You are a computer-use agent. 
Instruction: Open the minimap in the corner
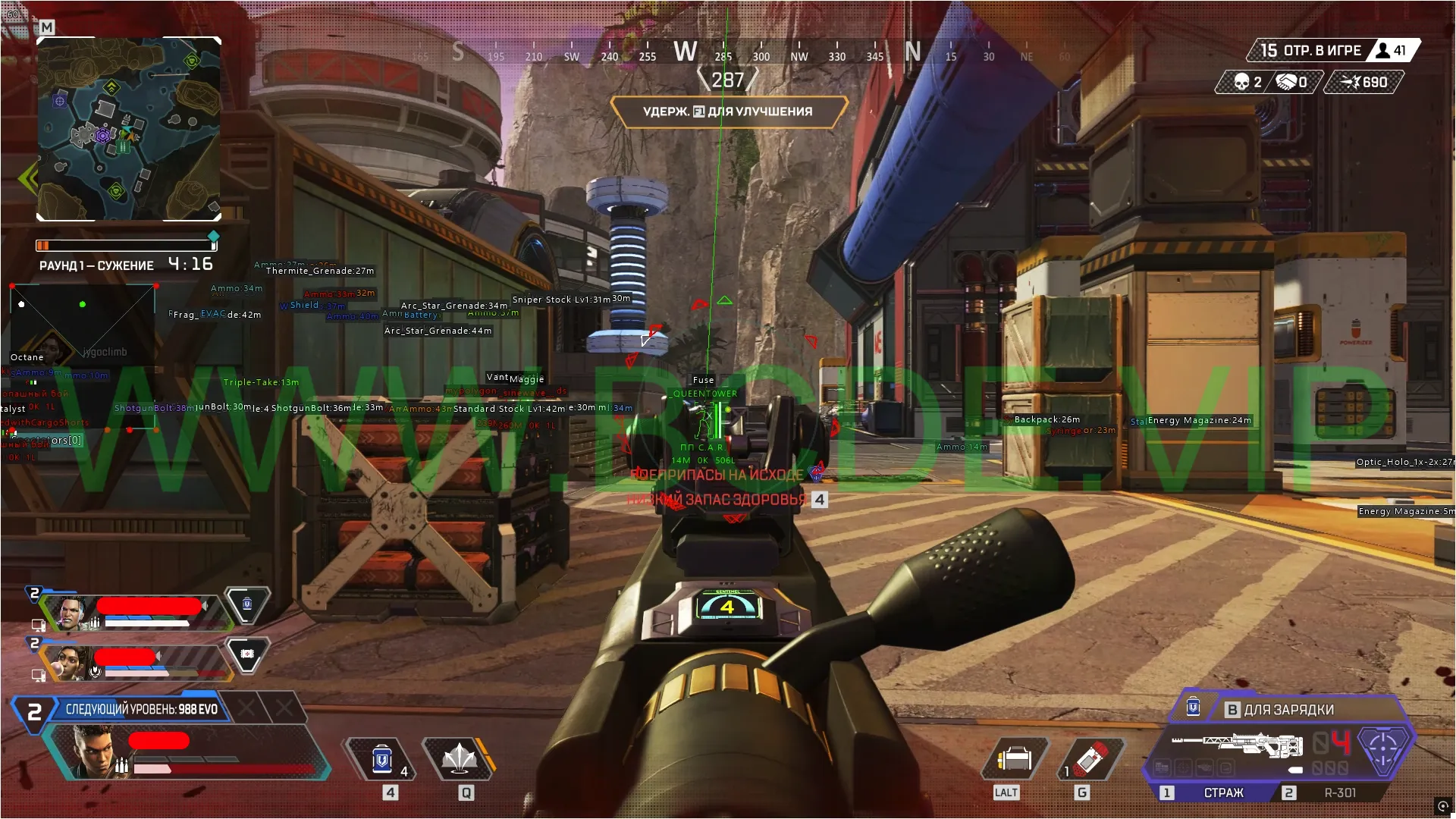tap(129, 129)
